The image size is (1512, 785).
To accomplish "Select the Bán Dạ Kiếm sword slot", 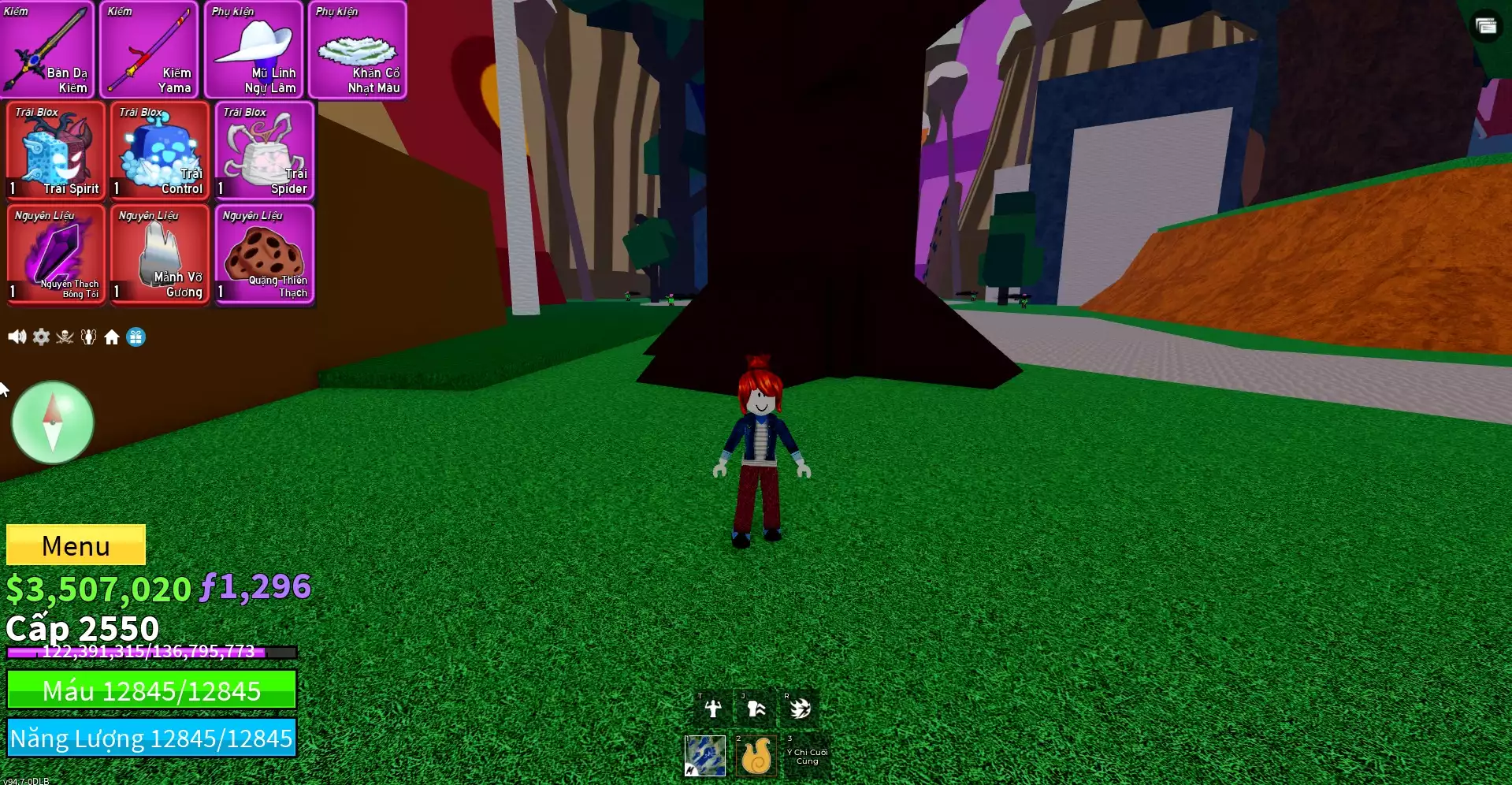I will tap(47, 50).
